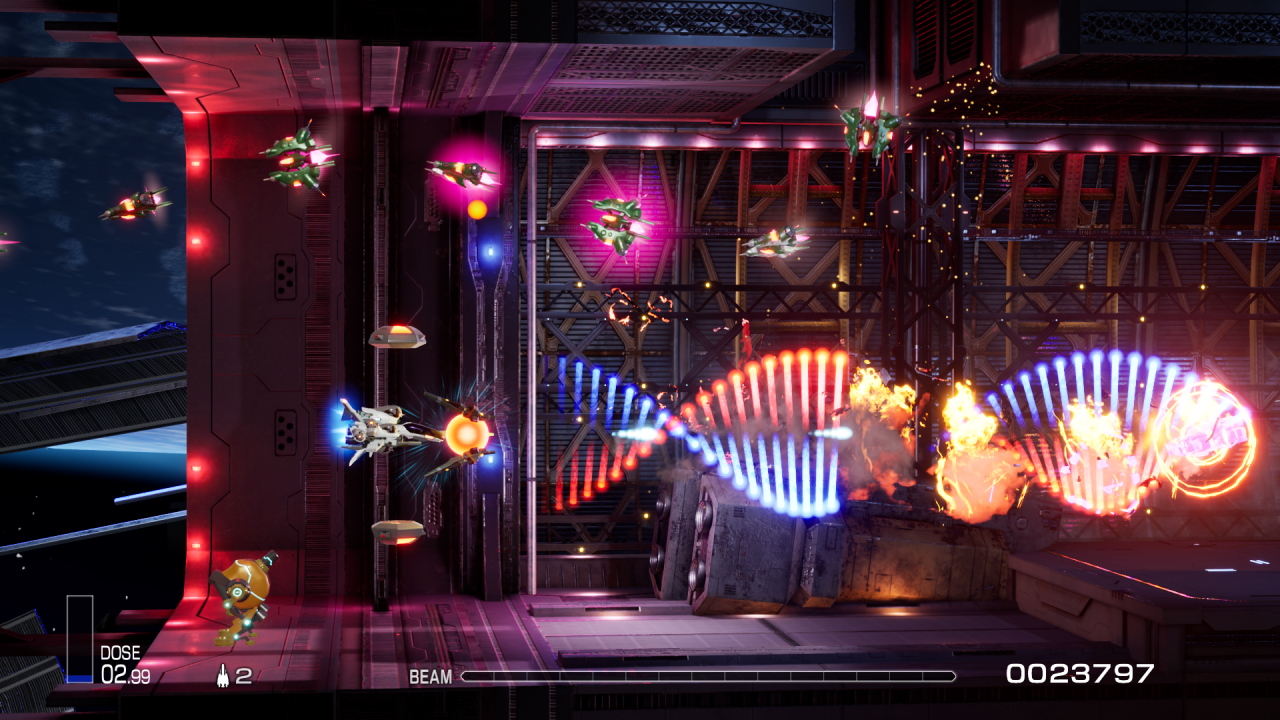Click the floating platform pod above the ship

(x=398, y=337)
